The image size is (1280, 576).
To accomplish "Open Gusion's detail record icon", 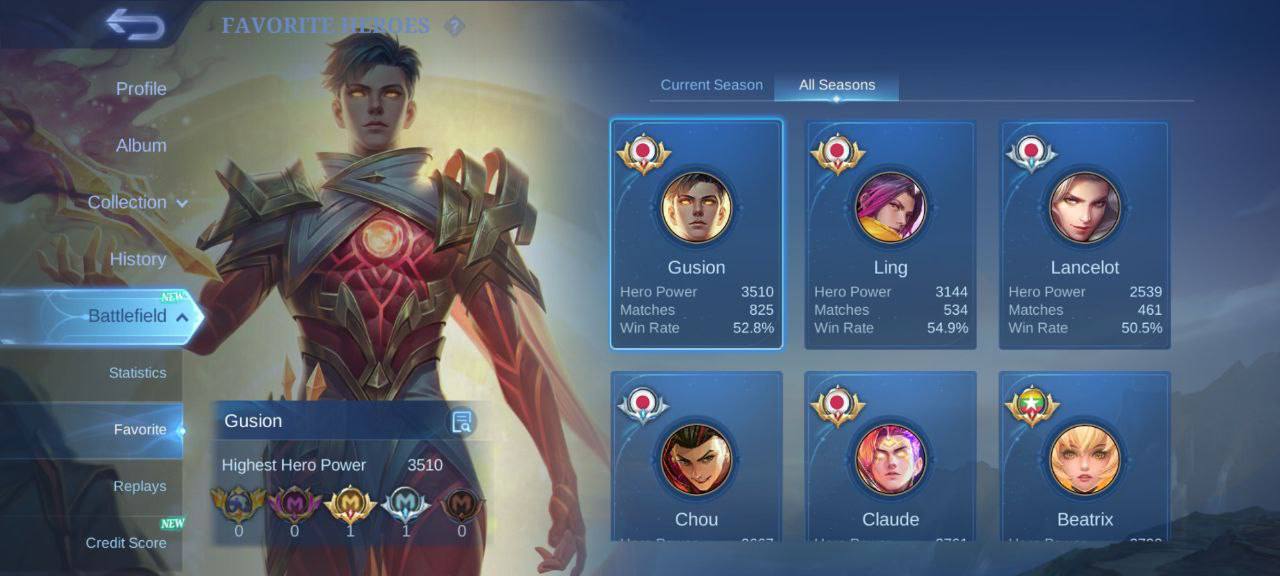I will coord(461,421).
